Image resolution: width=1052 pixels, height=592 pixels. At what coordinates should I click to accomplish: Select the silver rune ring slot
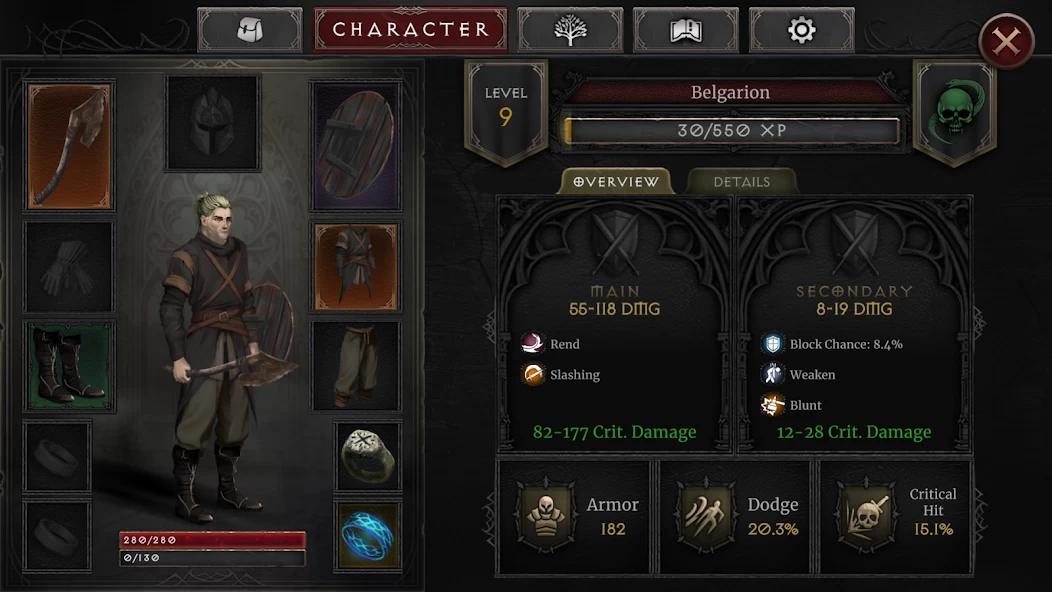[x=368, y=456]
